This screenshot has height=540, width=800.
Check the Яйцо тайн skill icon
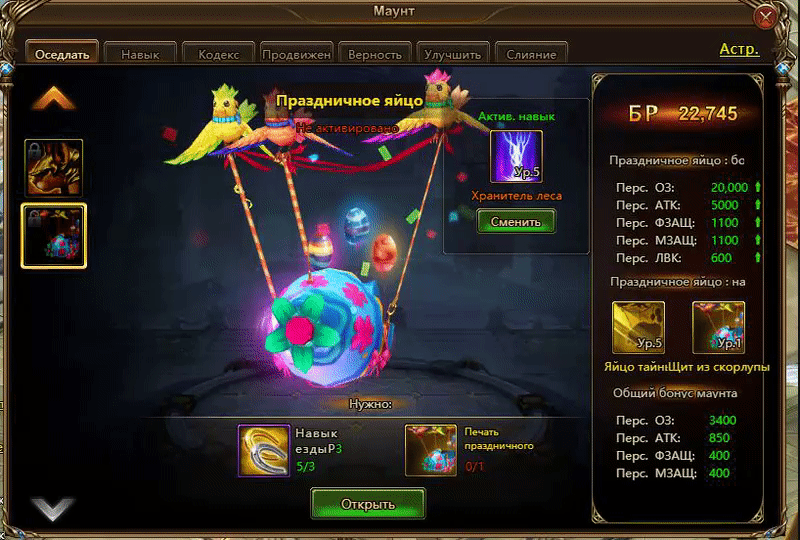pos(638,326)
